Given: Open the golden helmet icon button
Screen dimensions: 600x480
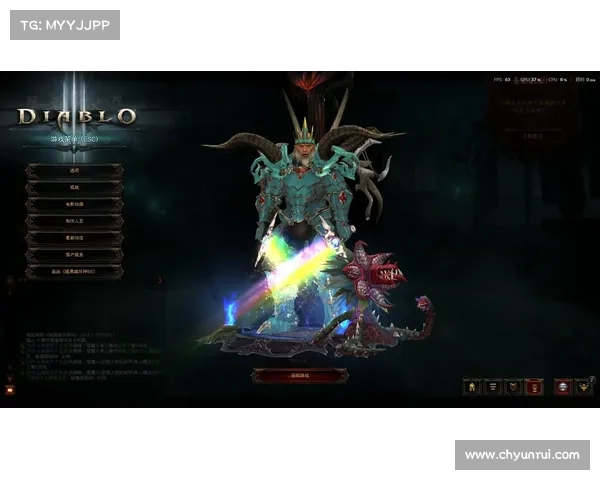Looking at the screenshot, I should coord(472,387).
